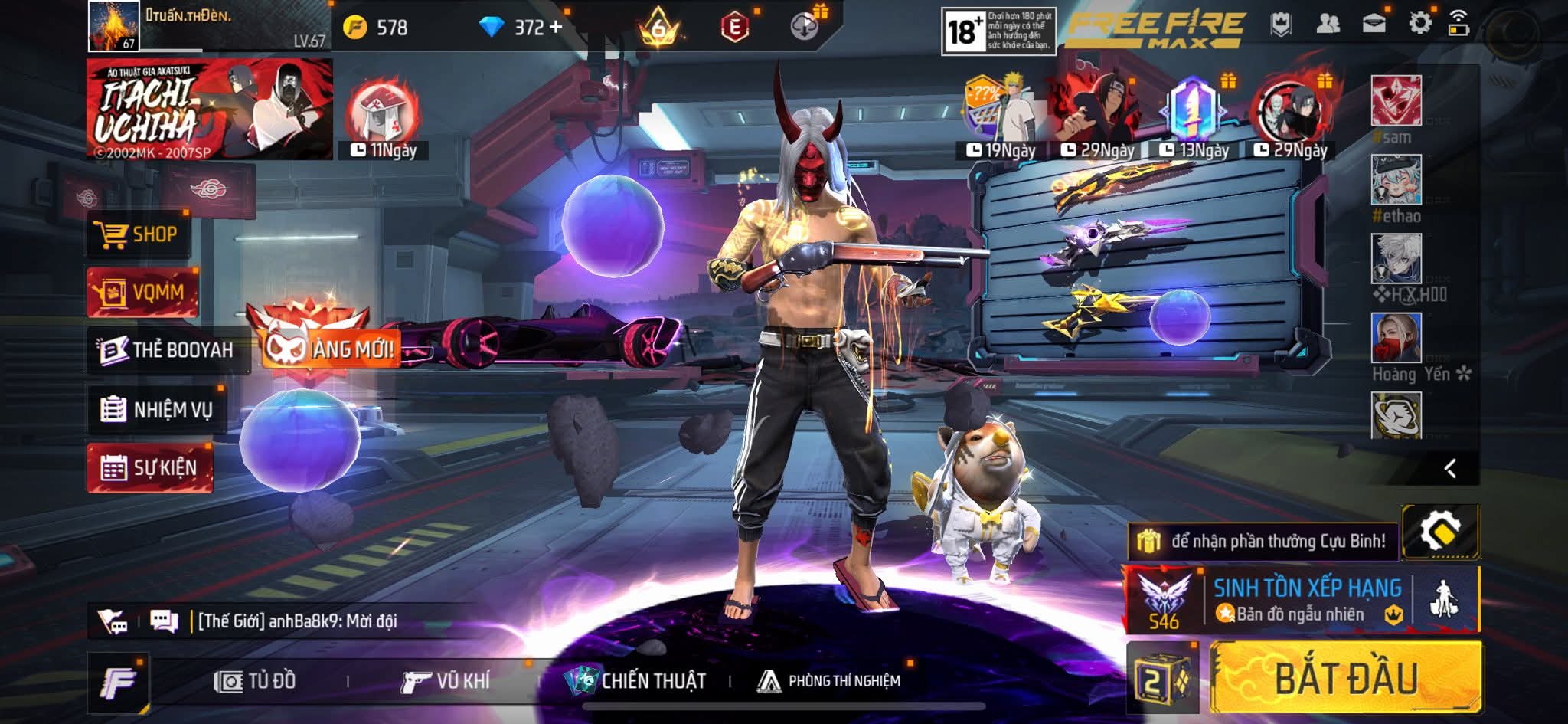Open the world chat message bar
Screen dimensions: 1568x724
(x=299, y=621)
